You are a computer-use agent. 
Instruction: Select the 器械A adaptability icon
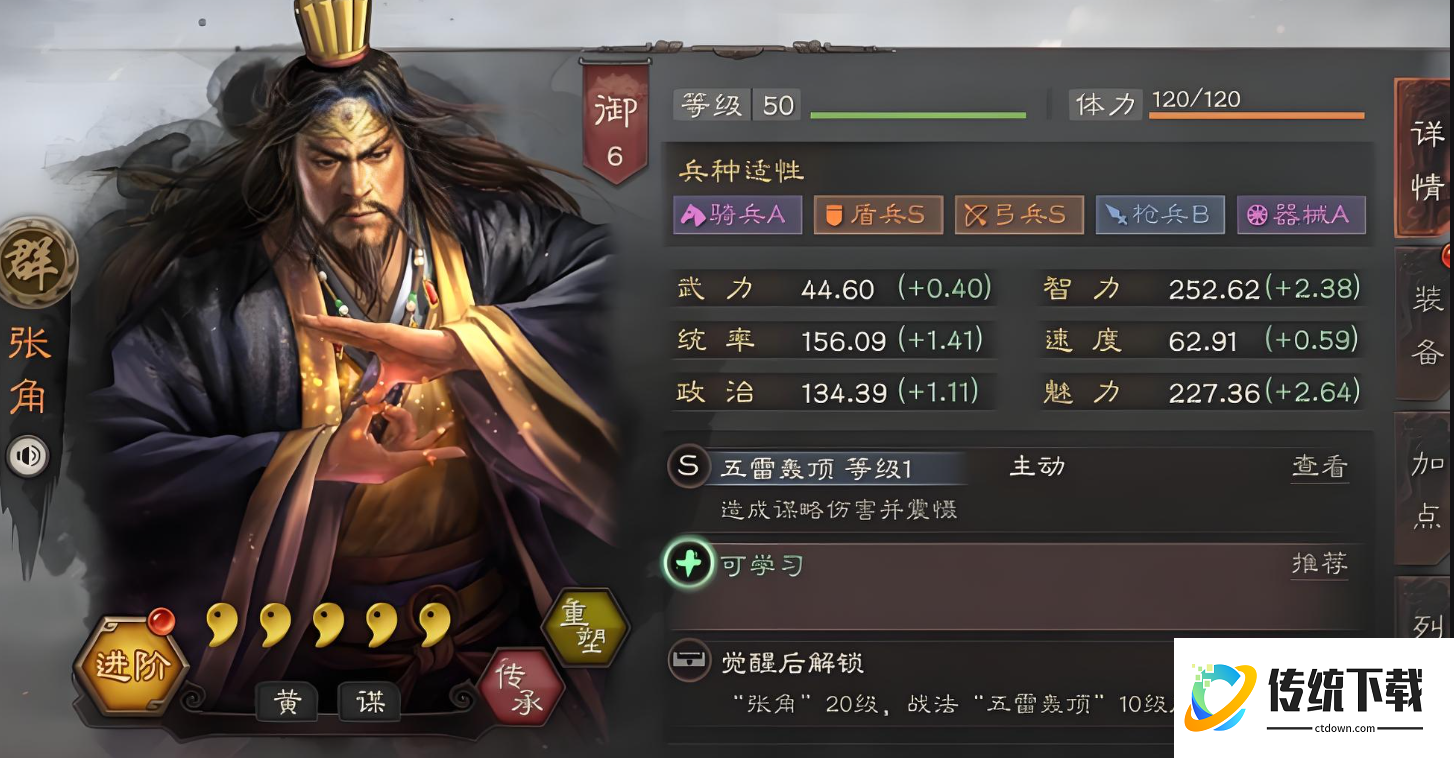pyautogui.click(x=1301, y=214)
